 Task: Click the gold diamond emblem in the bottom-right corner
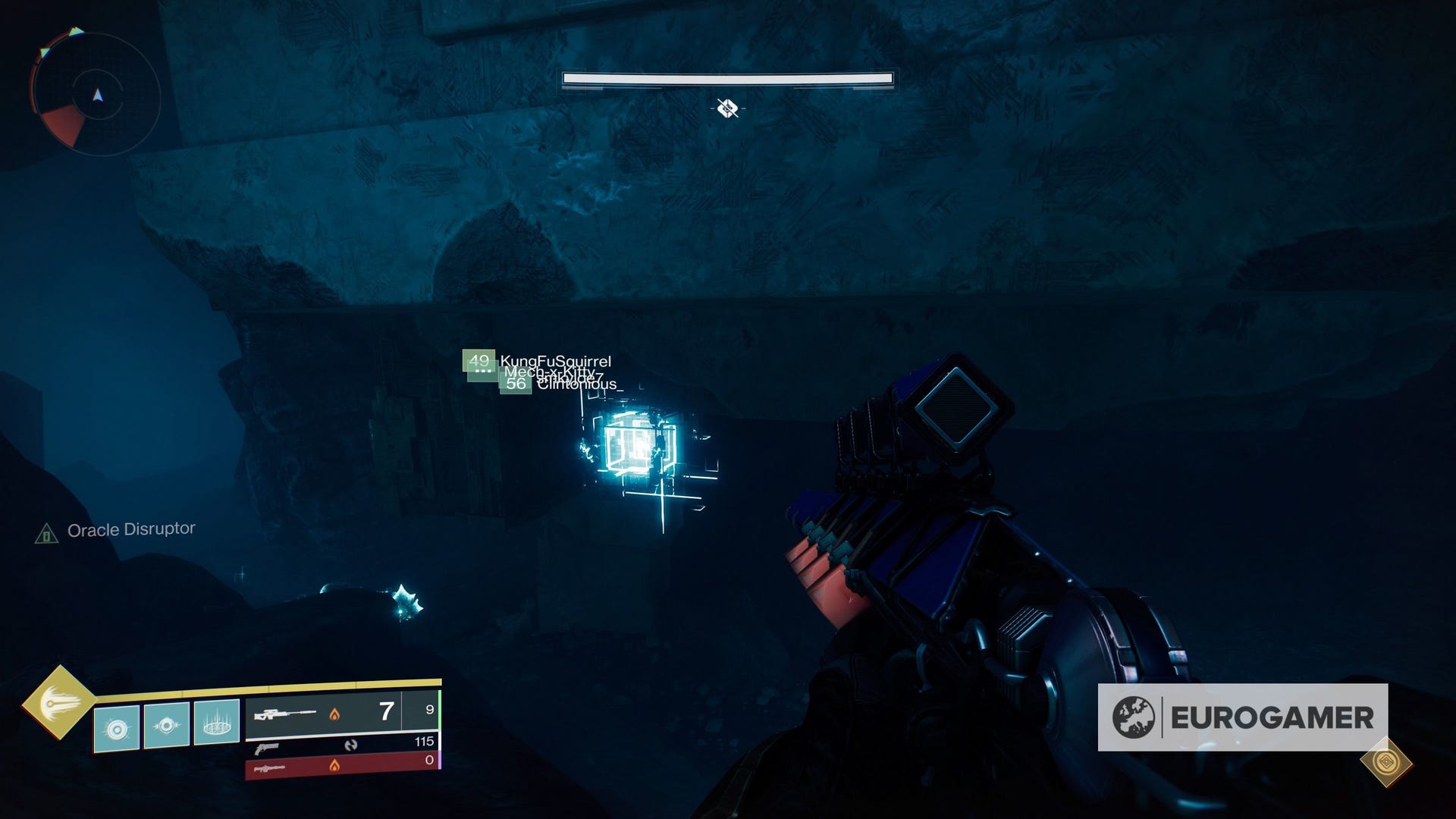point(1385,761)
